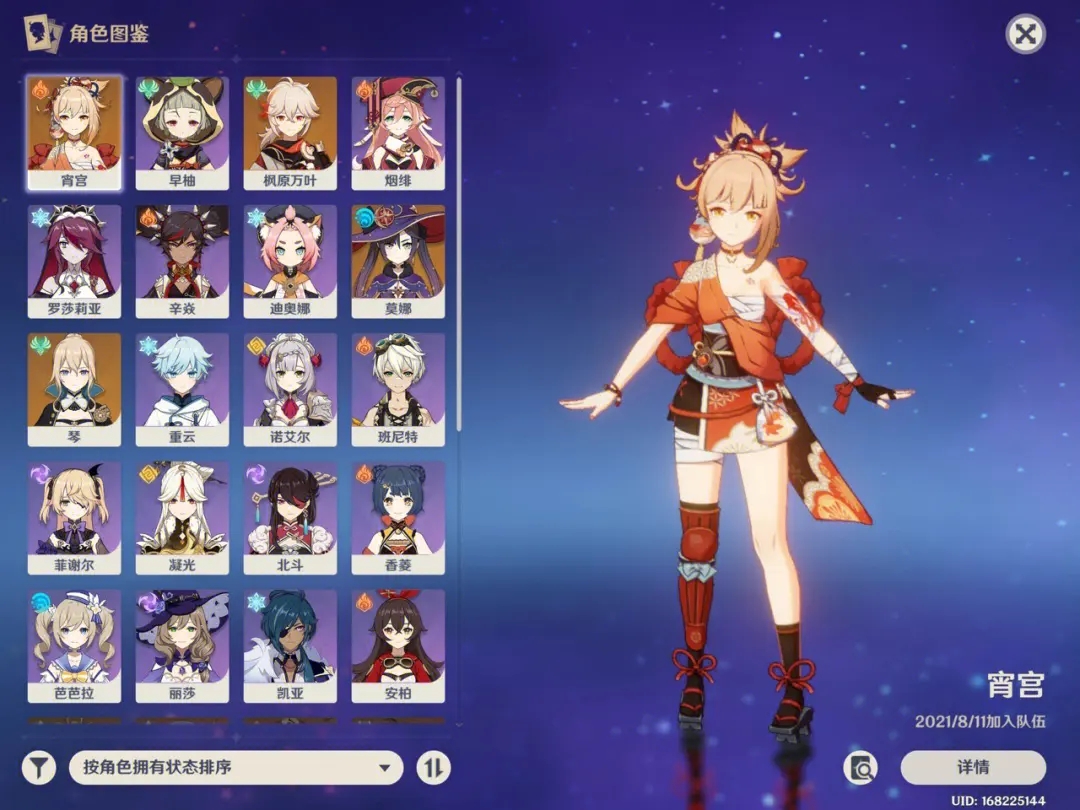Select the 琴 character card

coord(74,389)
